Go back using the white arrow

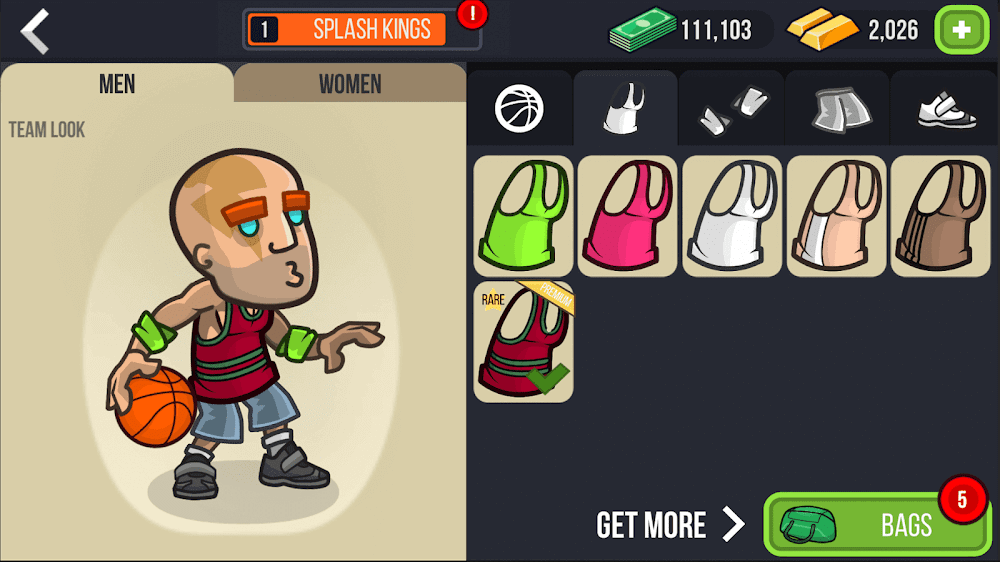[x=35, y=31]
